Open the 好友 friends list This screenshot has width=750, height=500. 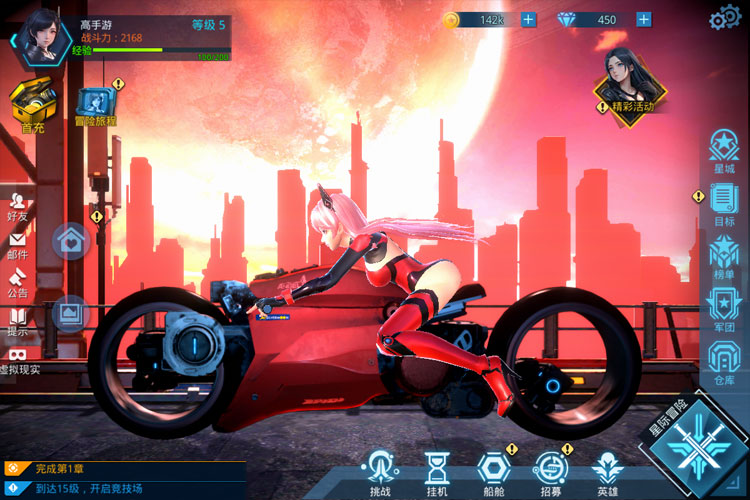(17, 203)
